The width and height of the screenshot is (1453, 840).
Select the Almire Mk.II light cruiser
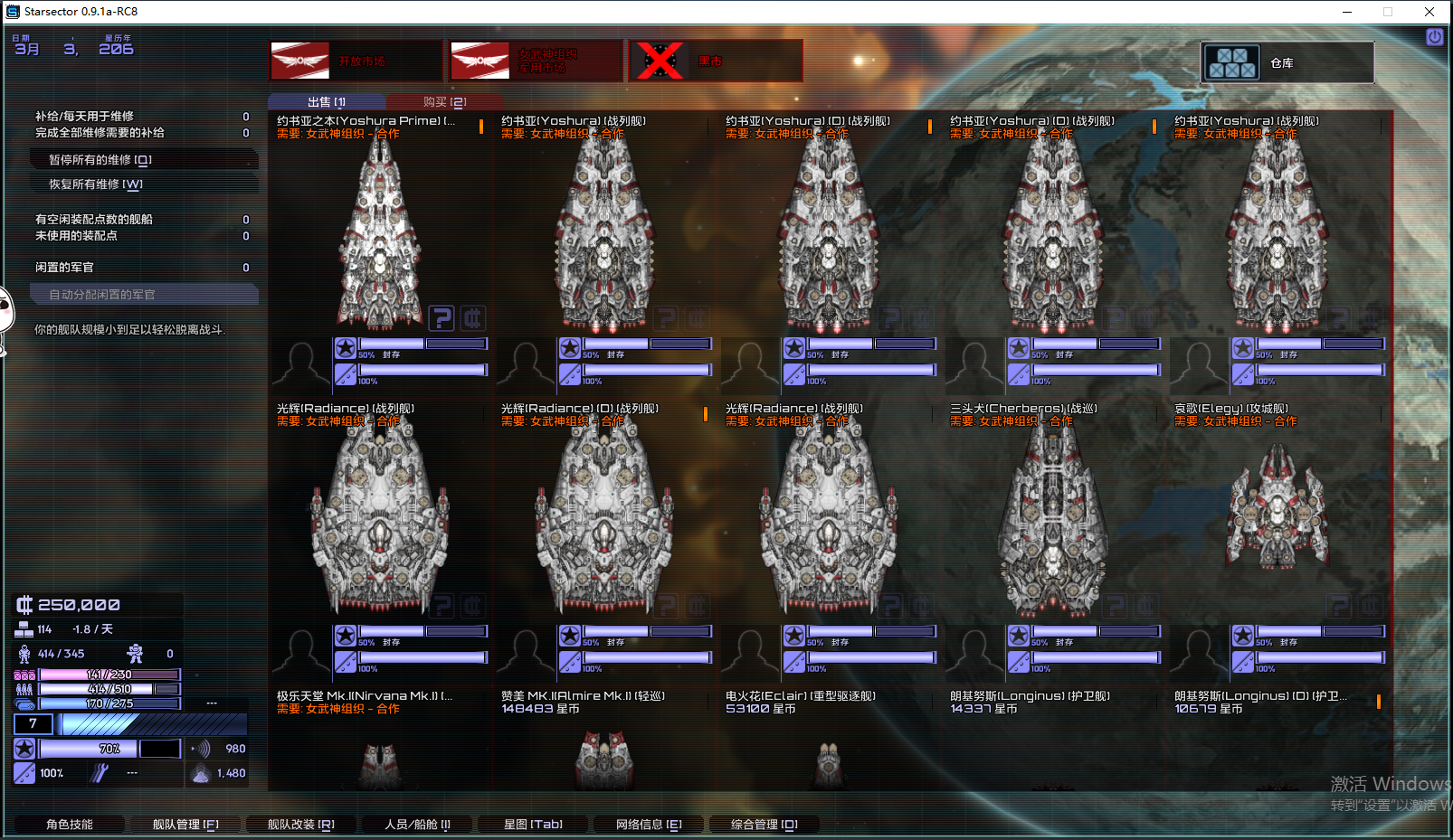(603, 750)
